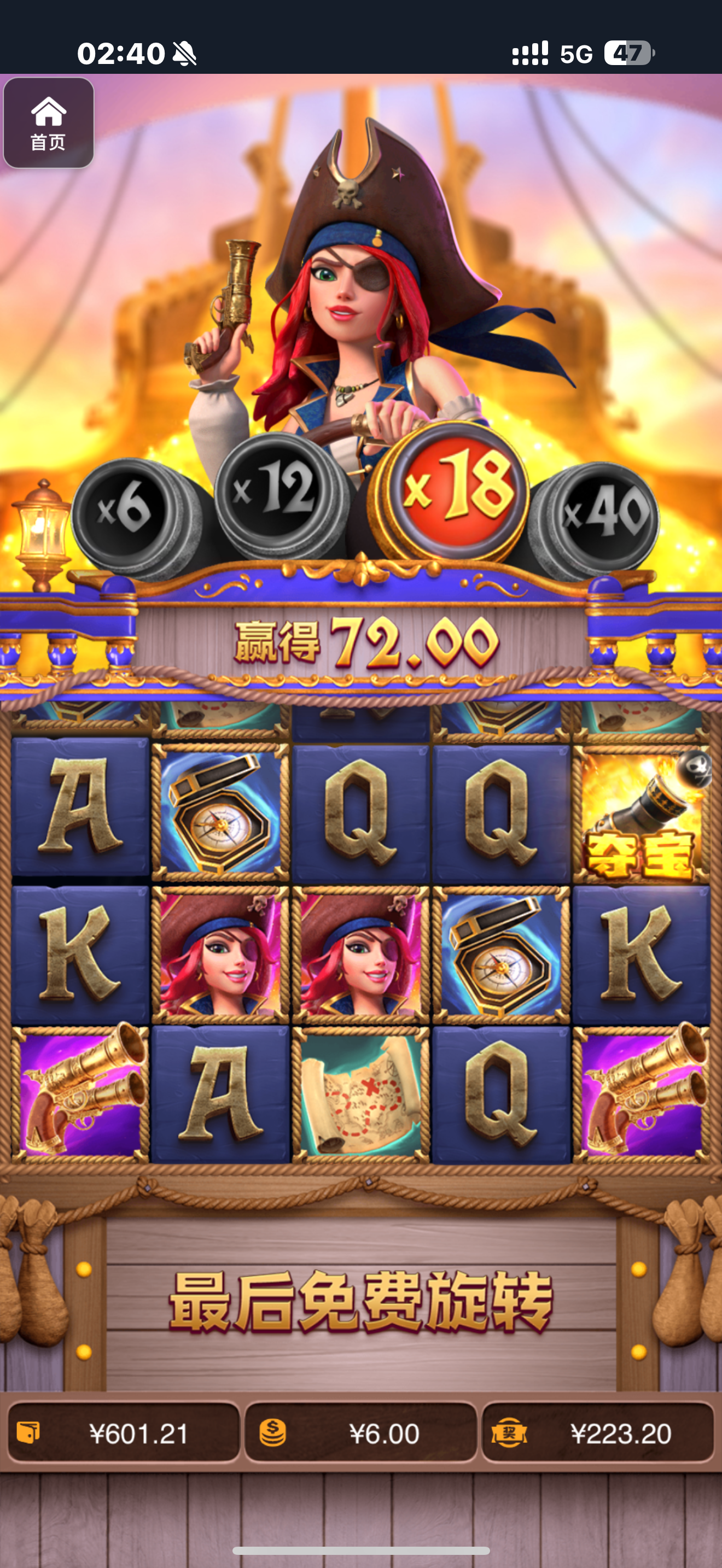
Task: Open the ¥6.00 bet amount panel
Action: pyautogui.click(x=360, y=1433)
